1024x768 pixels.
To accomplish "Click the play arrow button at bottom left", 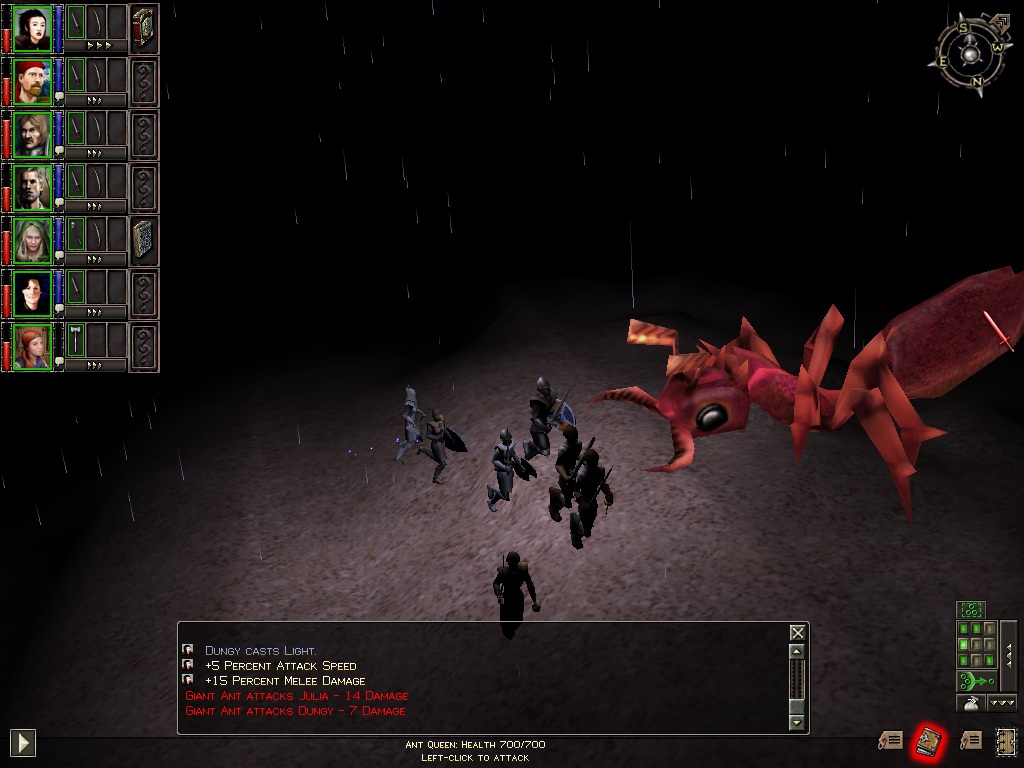I will pos(23,742).
